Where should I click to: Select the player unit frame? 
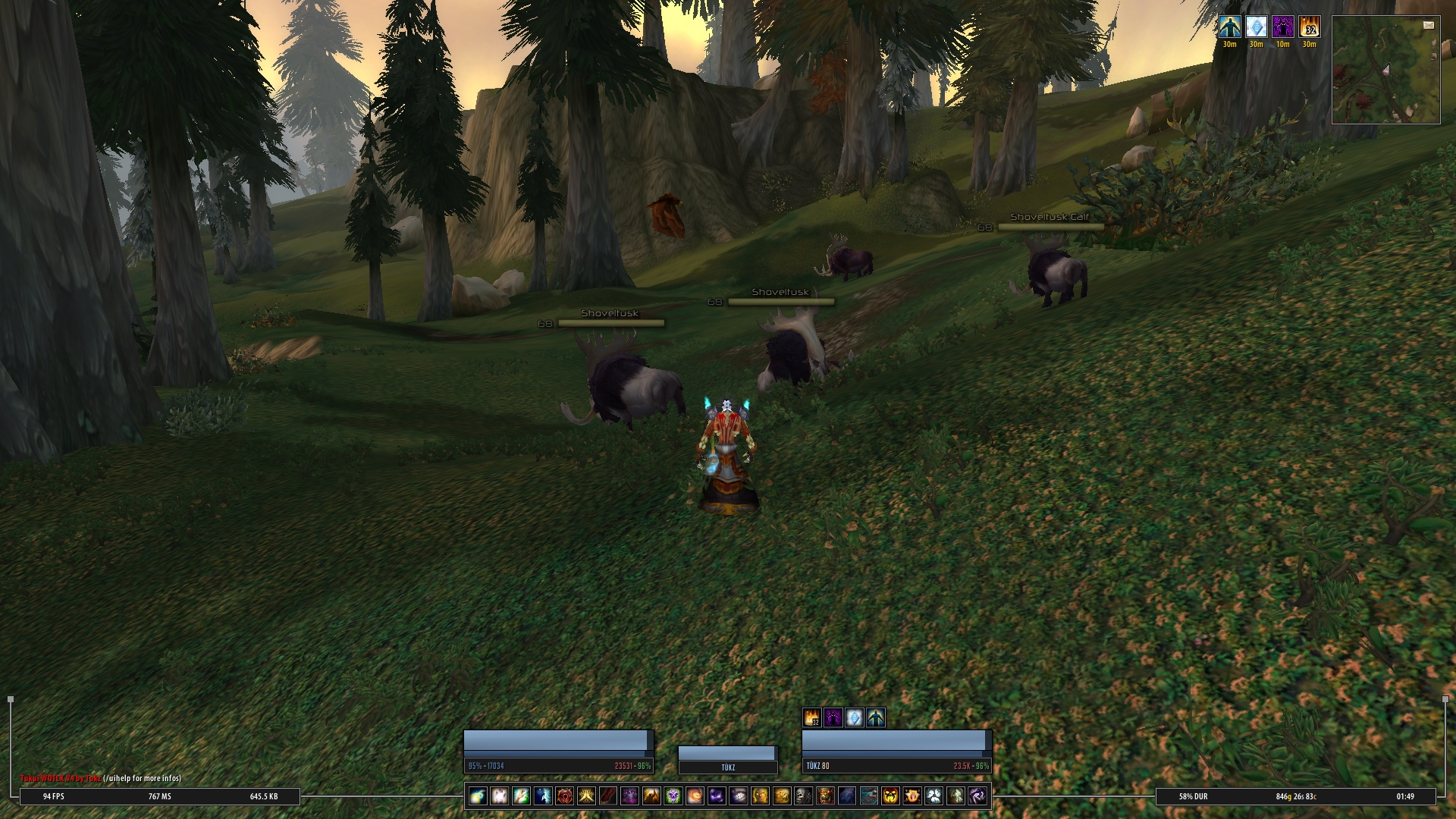(x=558, y=751)
